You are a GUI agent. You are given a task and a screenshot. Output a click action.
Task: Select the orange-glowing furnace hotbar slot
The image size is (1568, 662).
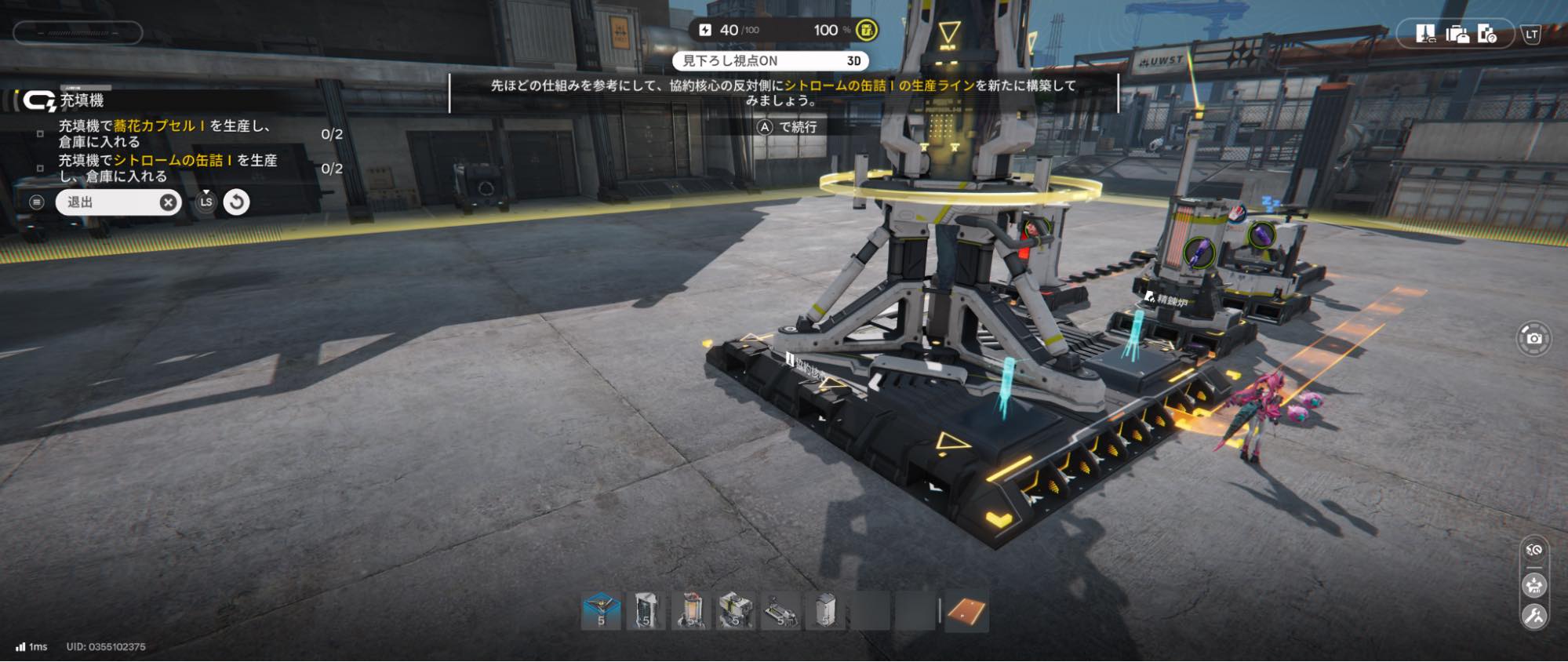(x=691, y=612)
